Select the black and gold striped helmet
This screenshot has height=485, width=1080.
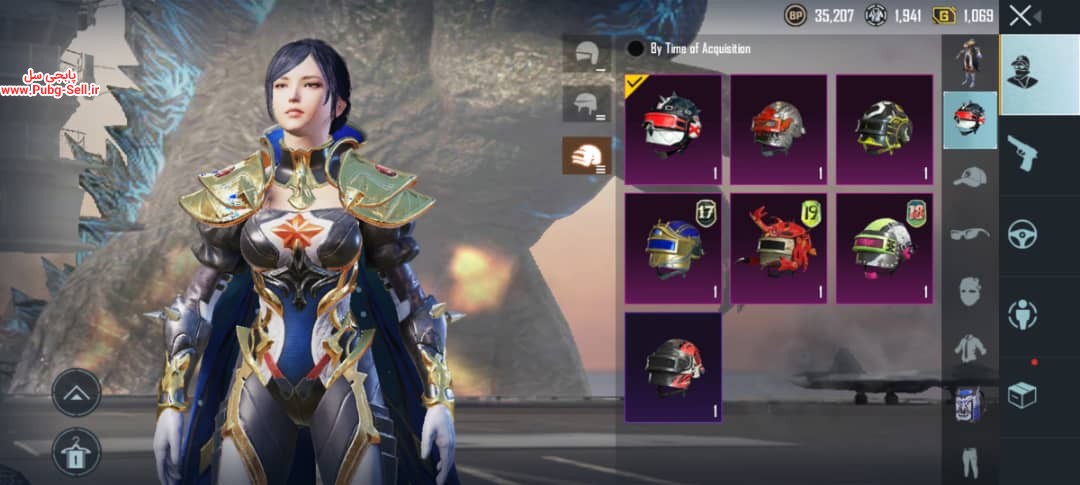[x=884, y=128]
